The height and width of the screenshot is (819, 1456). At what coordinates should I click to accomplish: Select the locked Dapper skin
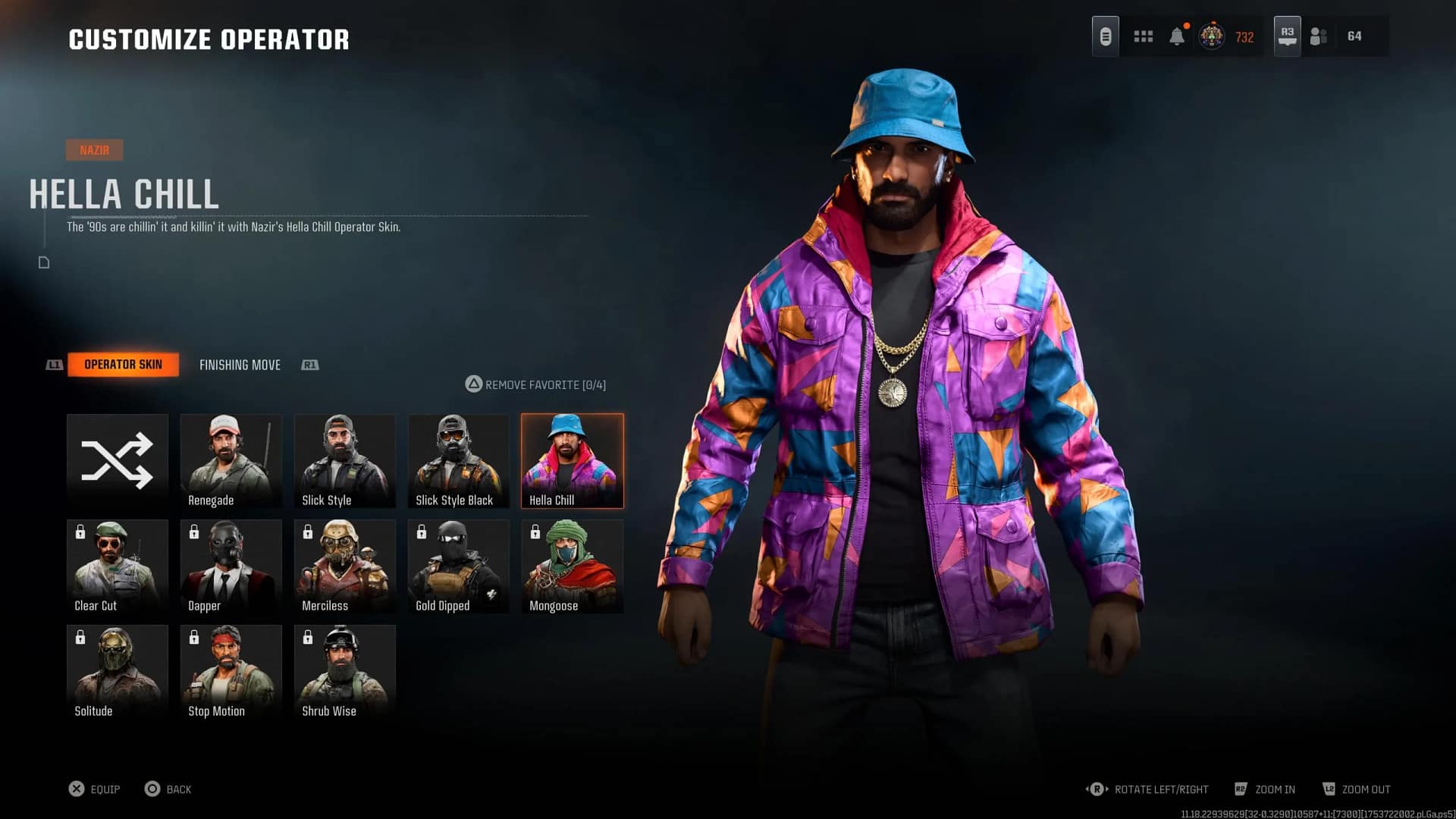click(231, 566)
